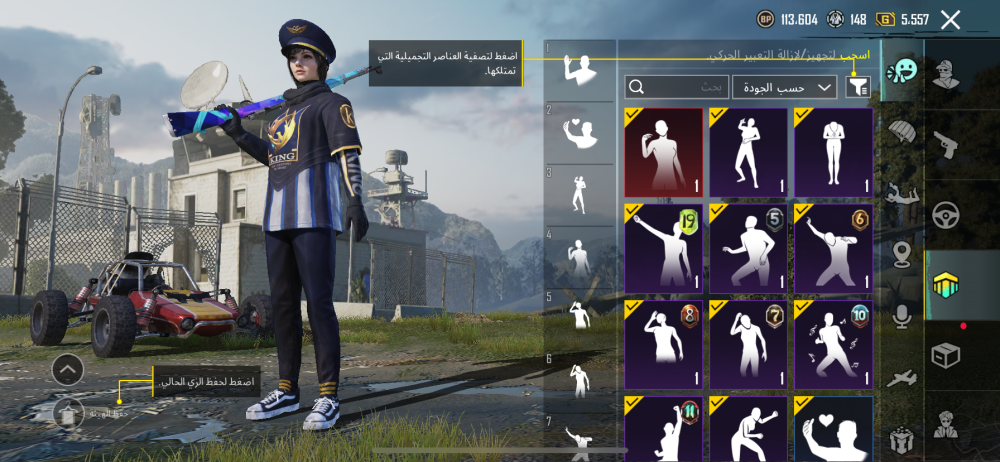Select the dancing emote with badge 10
This screenshot has height=462, width=1000.
click(x=833, y=345)
